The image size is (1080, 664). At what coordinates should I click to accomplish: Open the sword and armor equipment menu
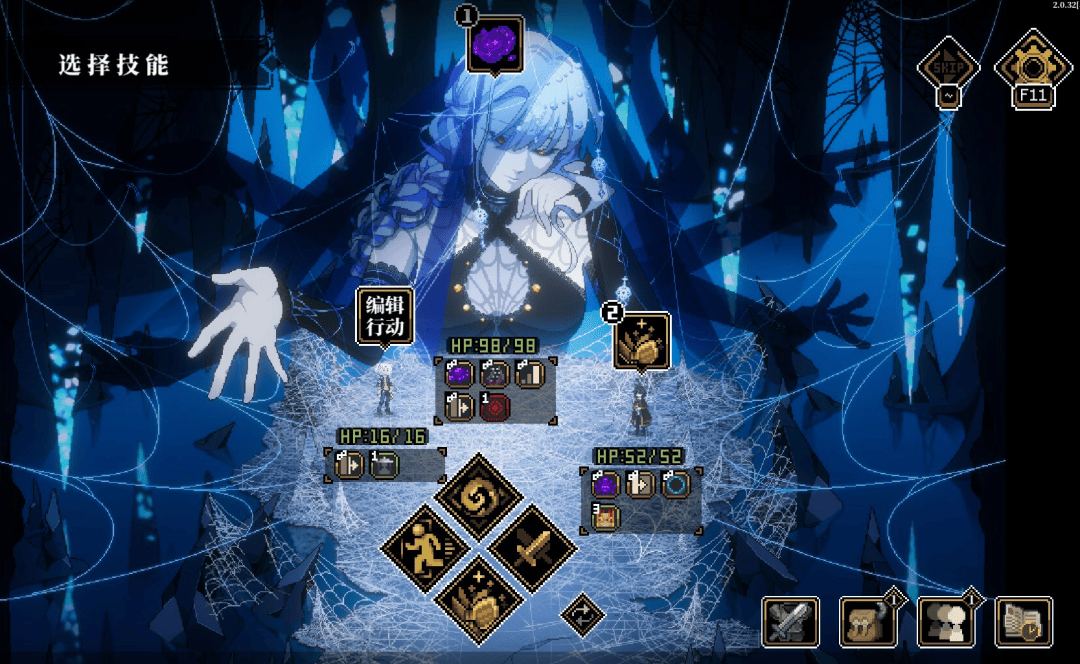click(x=790, y=622)
